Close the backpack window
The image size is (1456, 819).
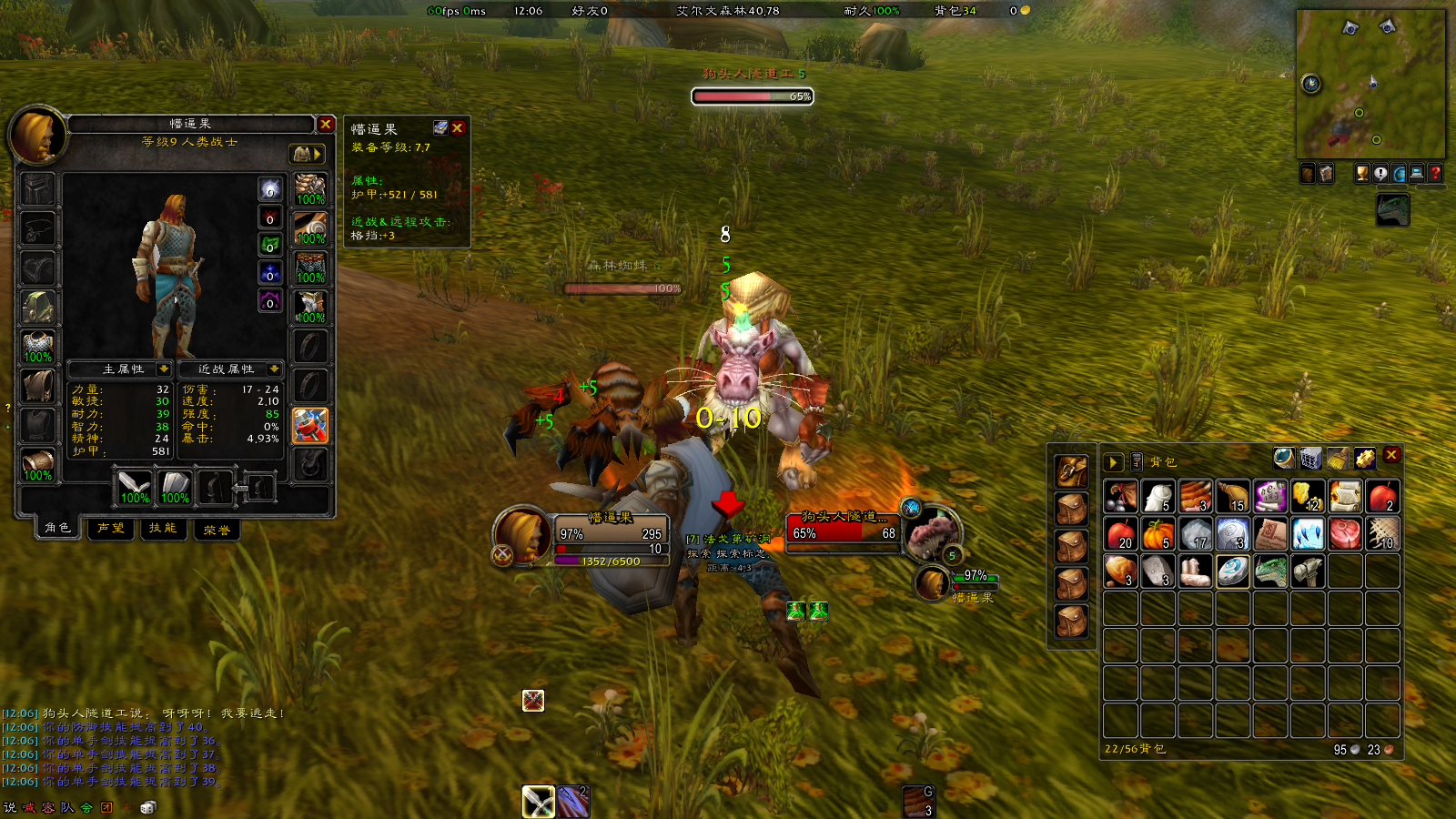pyautogui.click(x=1391, y=455)
